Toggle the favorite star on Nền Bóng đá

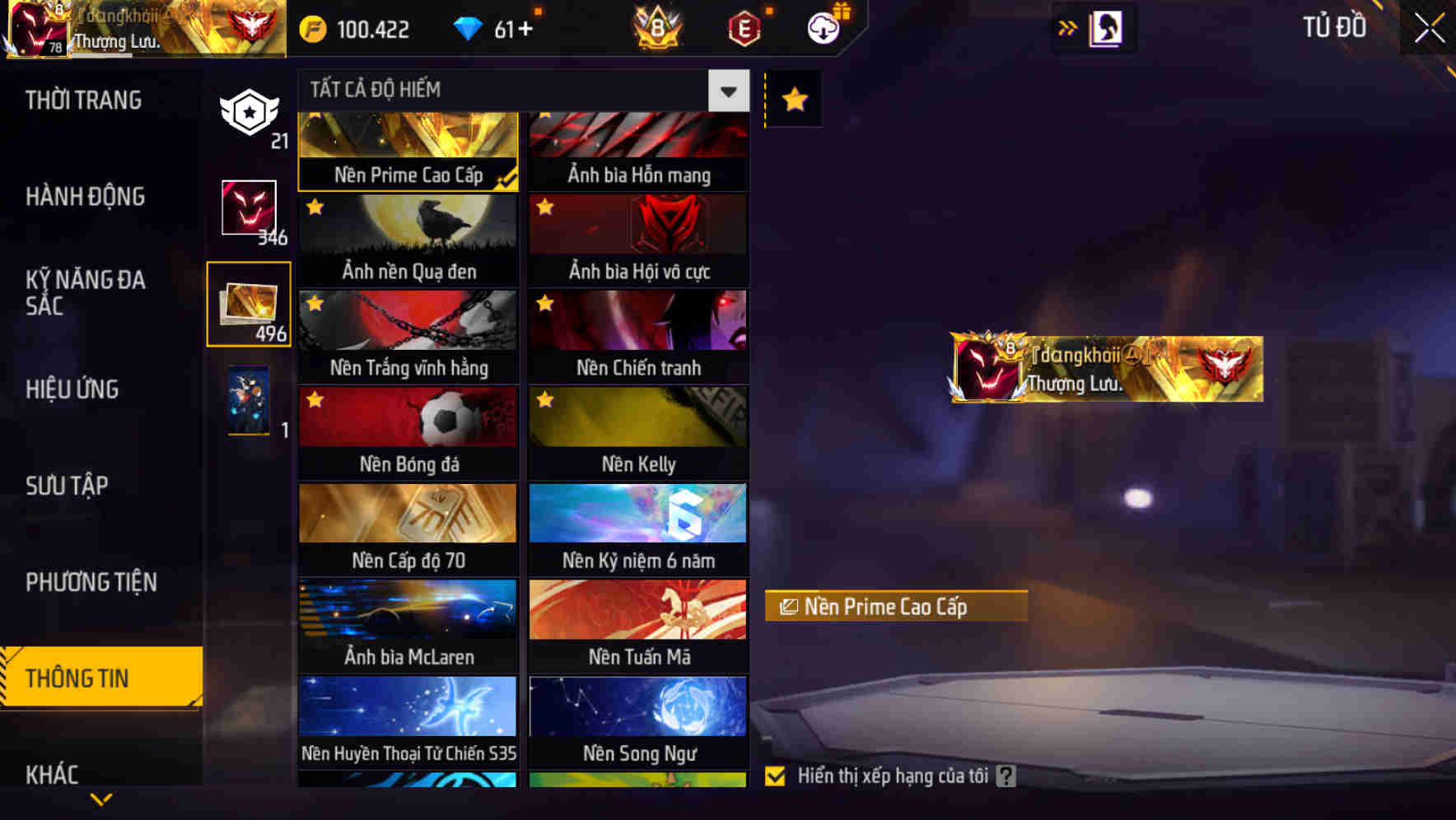coord(313,400)
